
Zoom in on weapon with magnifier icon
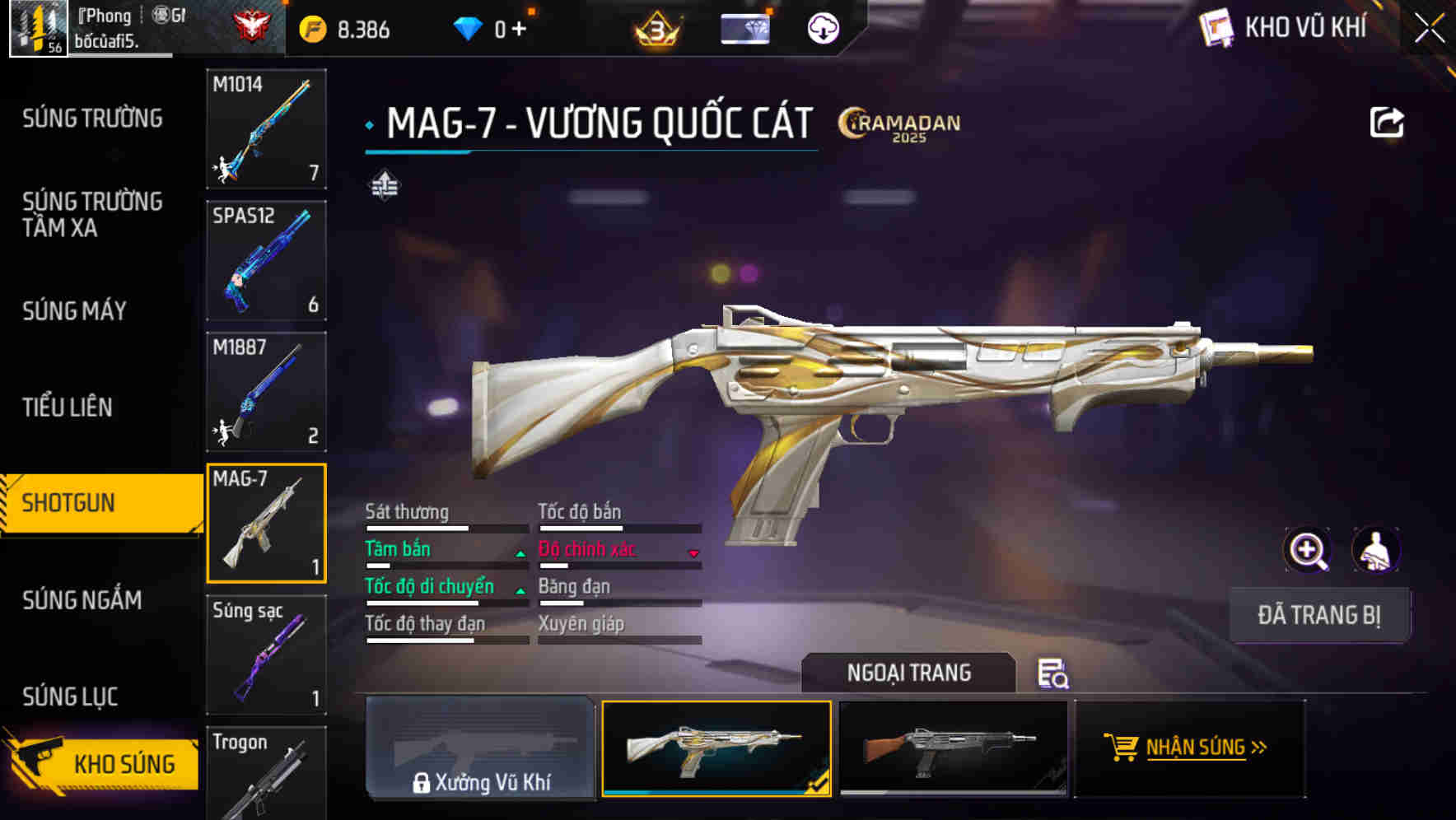(x=1307, y=550)
